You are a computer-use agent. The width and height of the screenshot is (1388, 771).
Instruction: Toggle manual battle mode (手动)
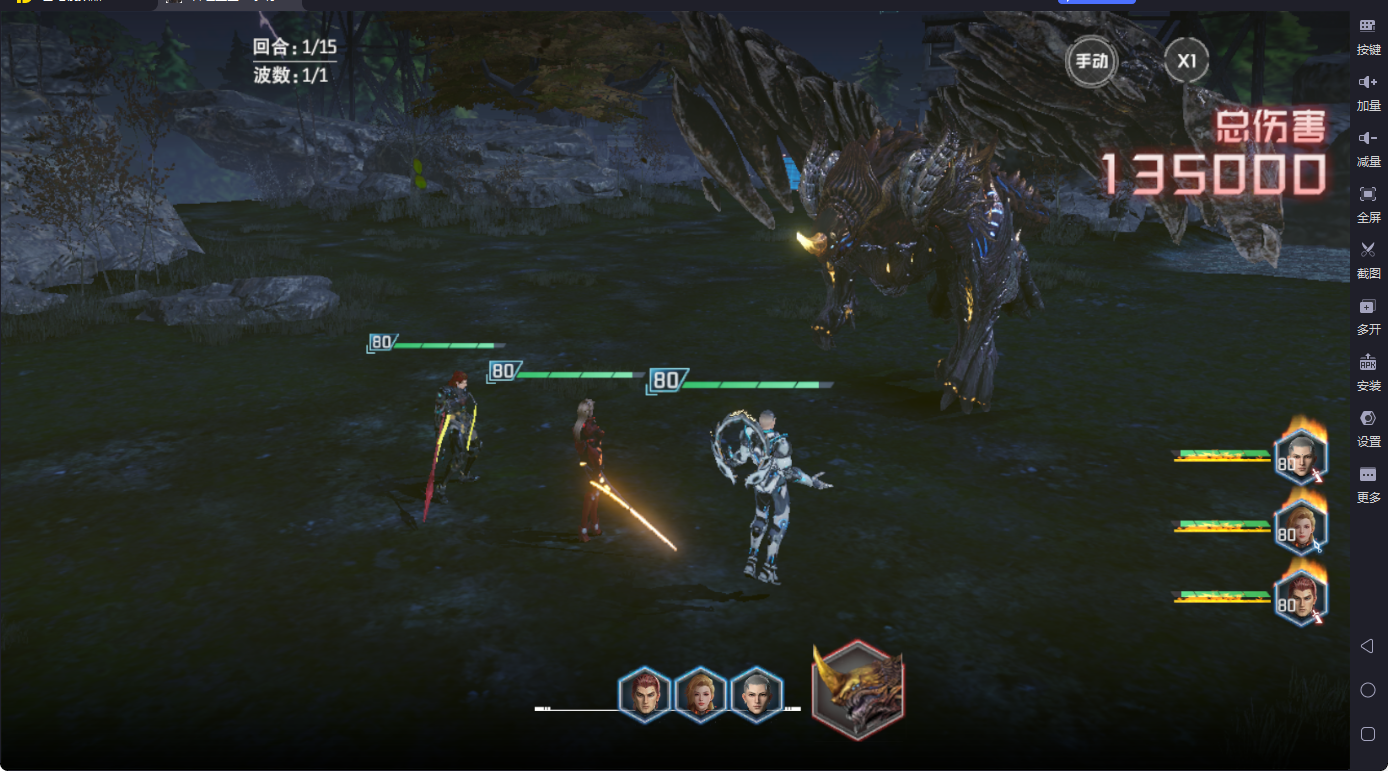(1091, 61)
